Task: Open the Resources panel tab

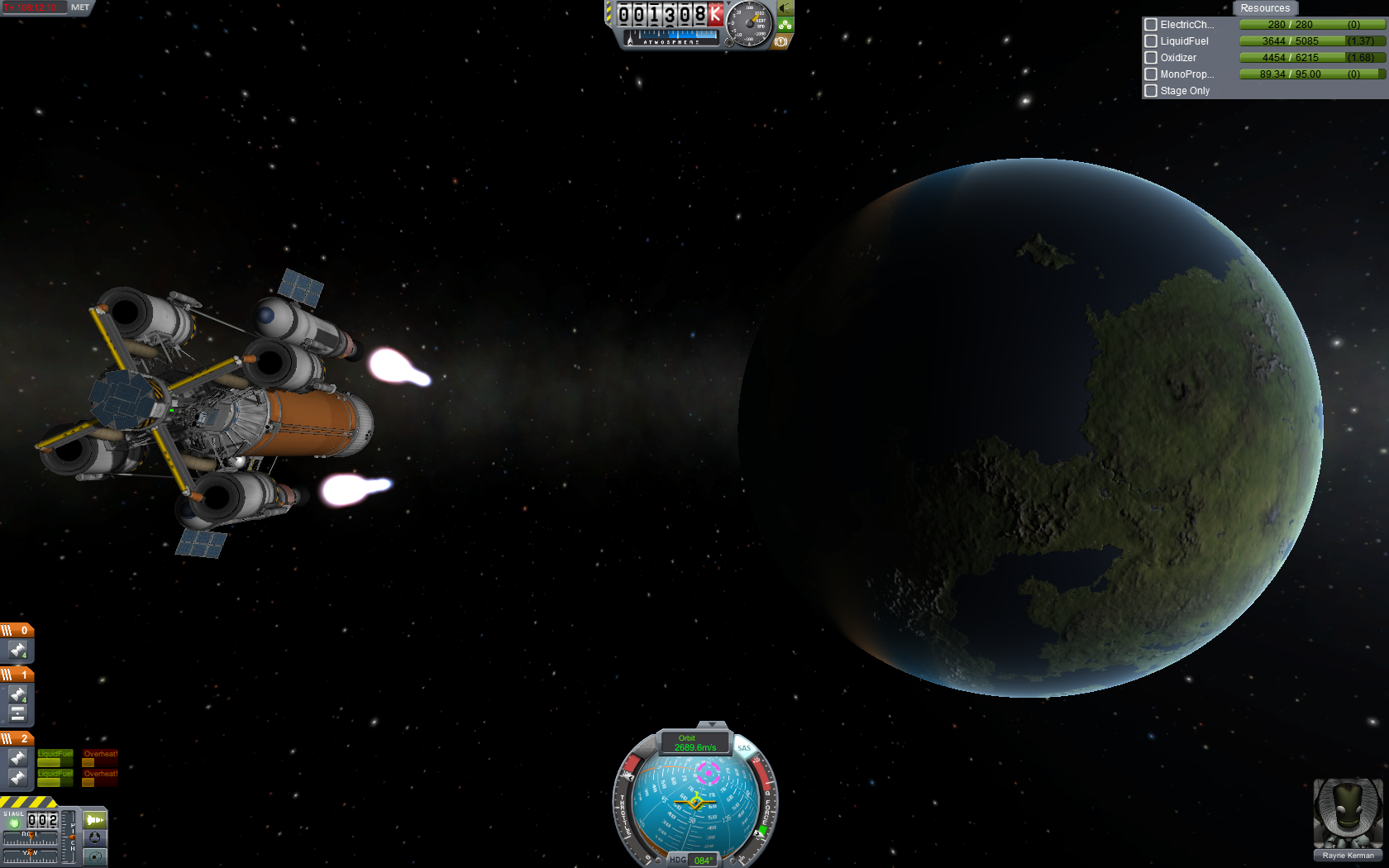Action: tap(1264, 8)
